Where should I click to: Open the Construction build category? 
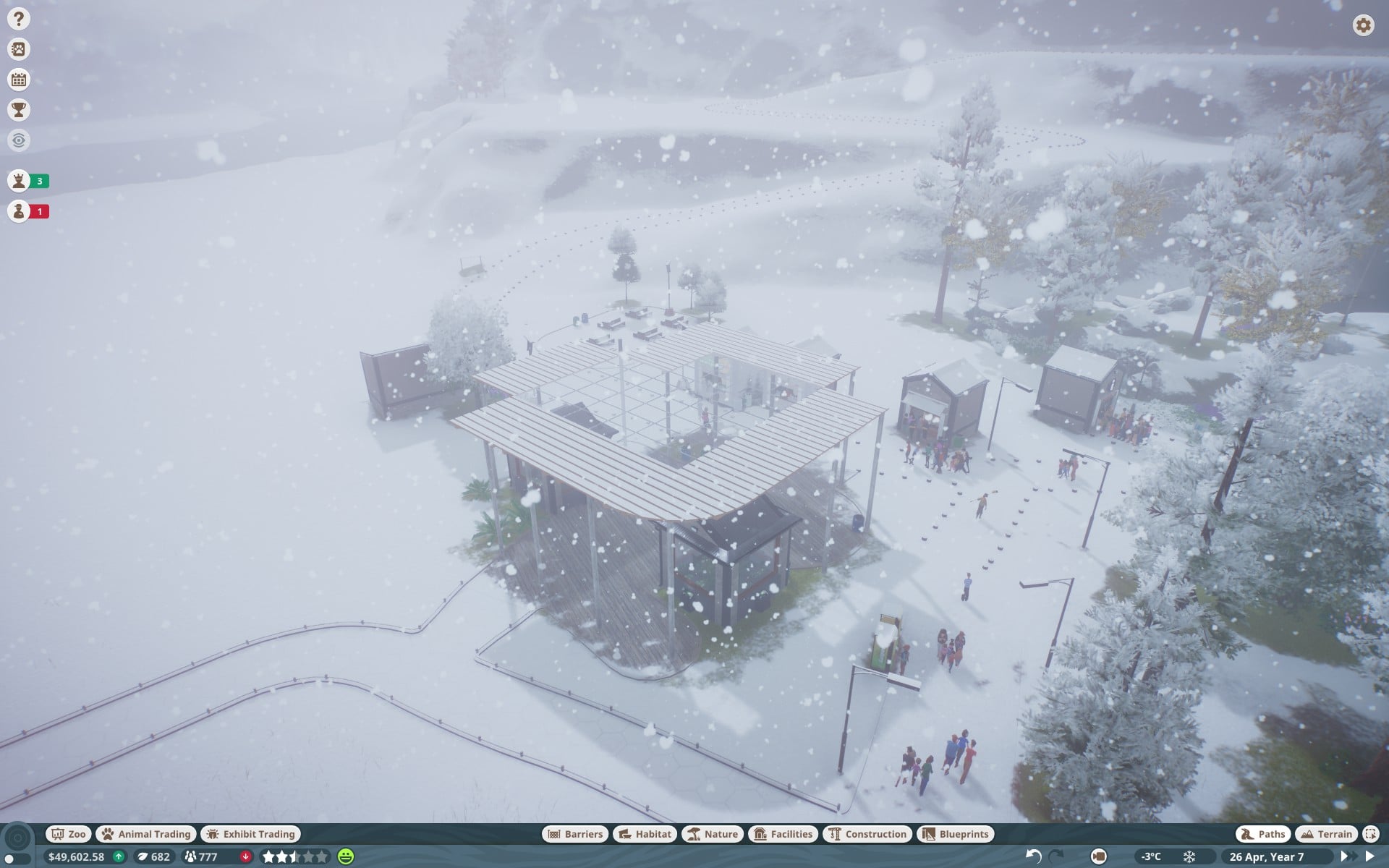coord(867,834)
